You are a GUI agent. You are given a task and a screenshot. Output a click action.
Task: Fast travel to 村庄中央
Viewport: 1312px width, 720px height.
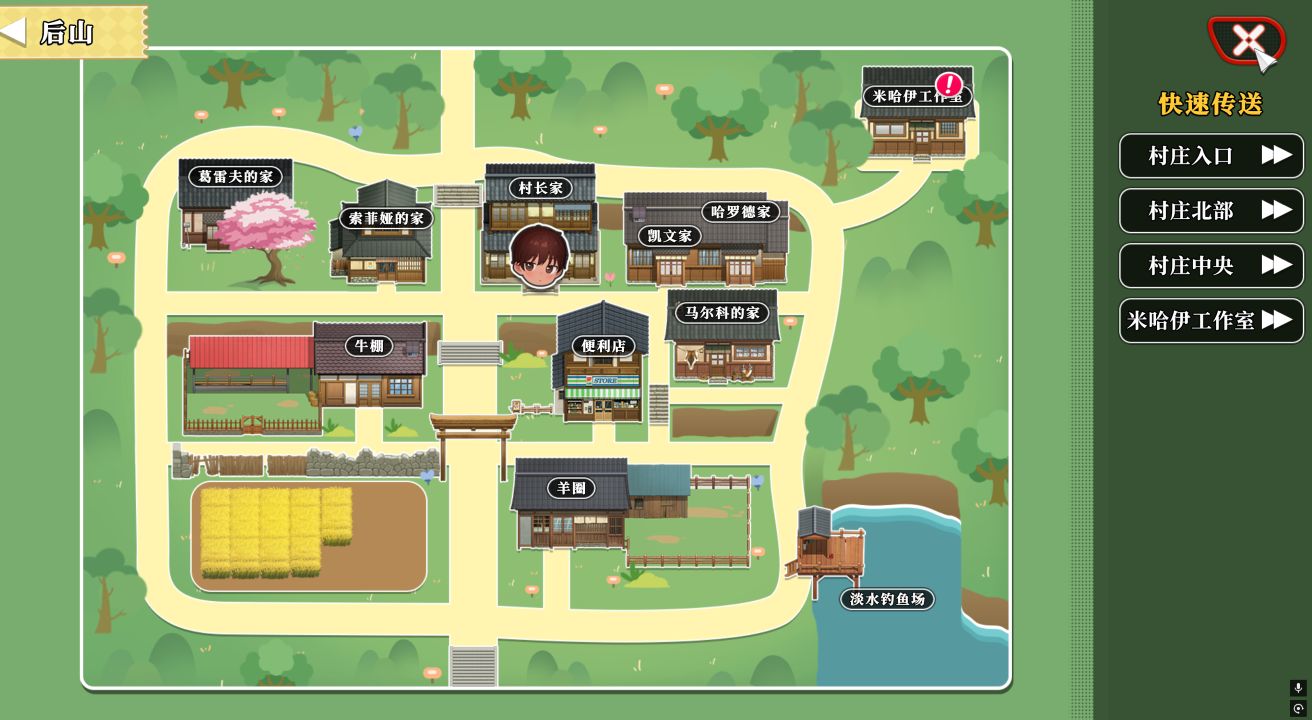1211,266
